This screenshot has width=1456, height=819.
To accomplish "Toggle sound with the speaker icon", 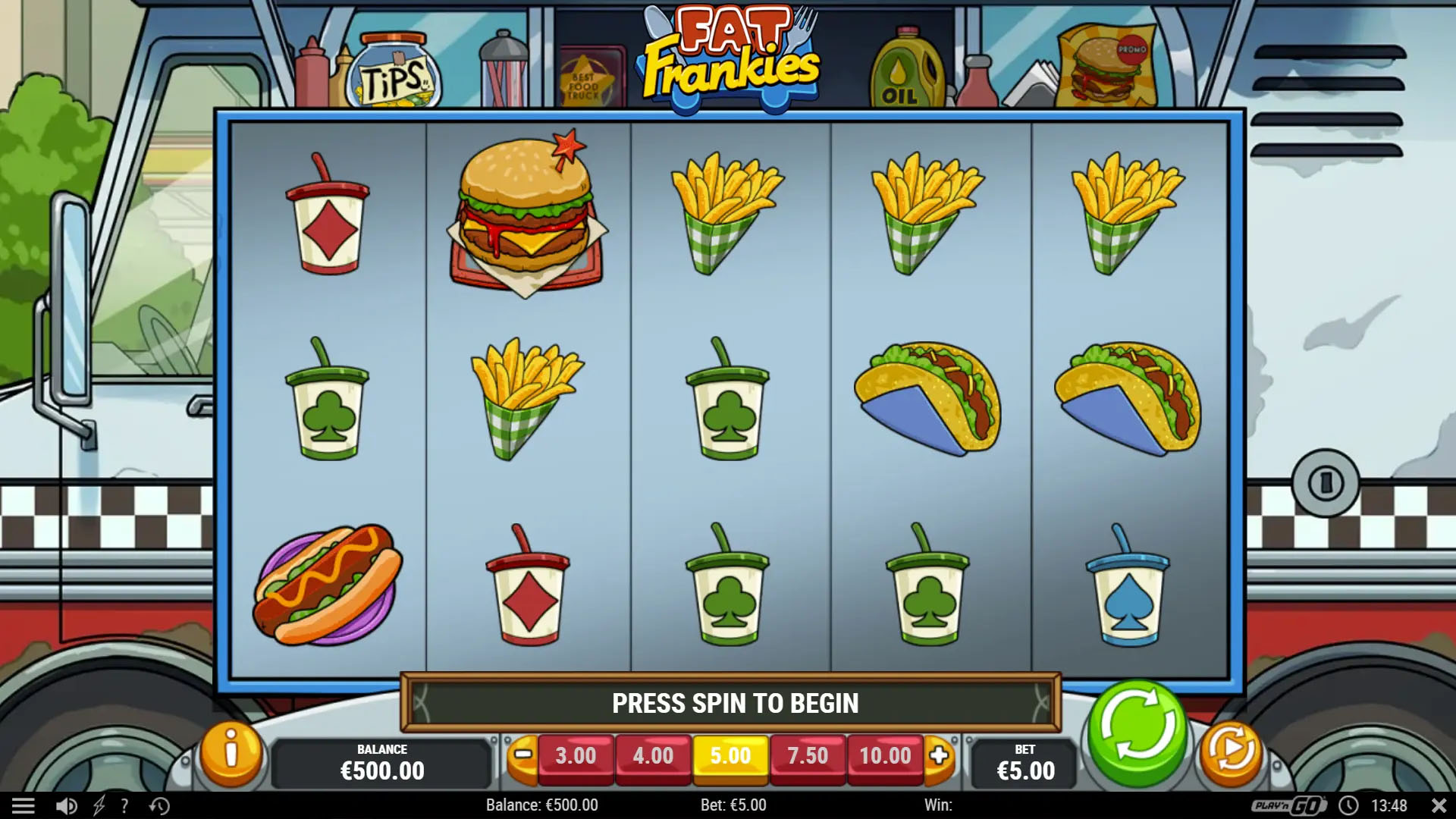I will tap(66, 805).
